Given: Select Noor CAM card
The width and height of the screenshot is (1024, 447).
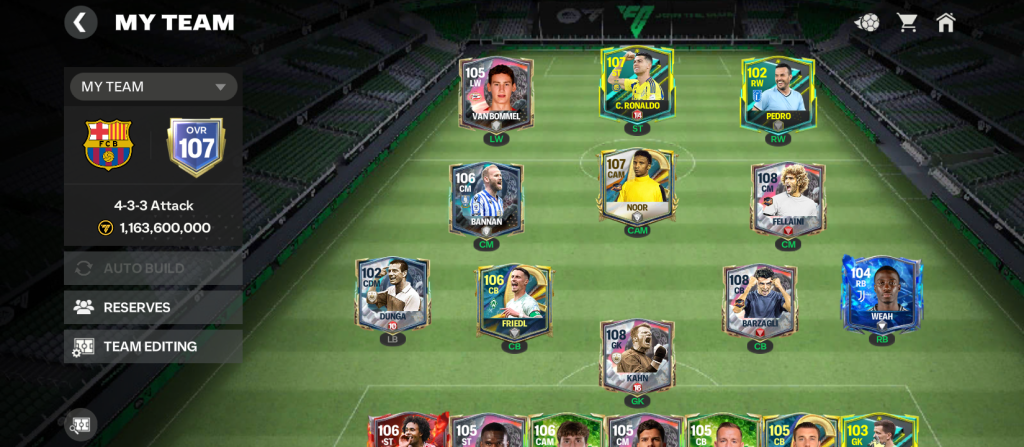Looking at the screenshot, I should (637, 186).
